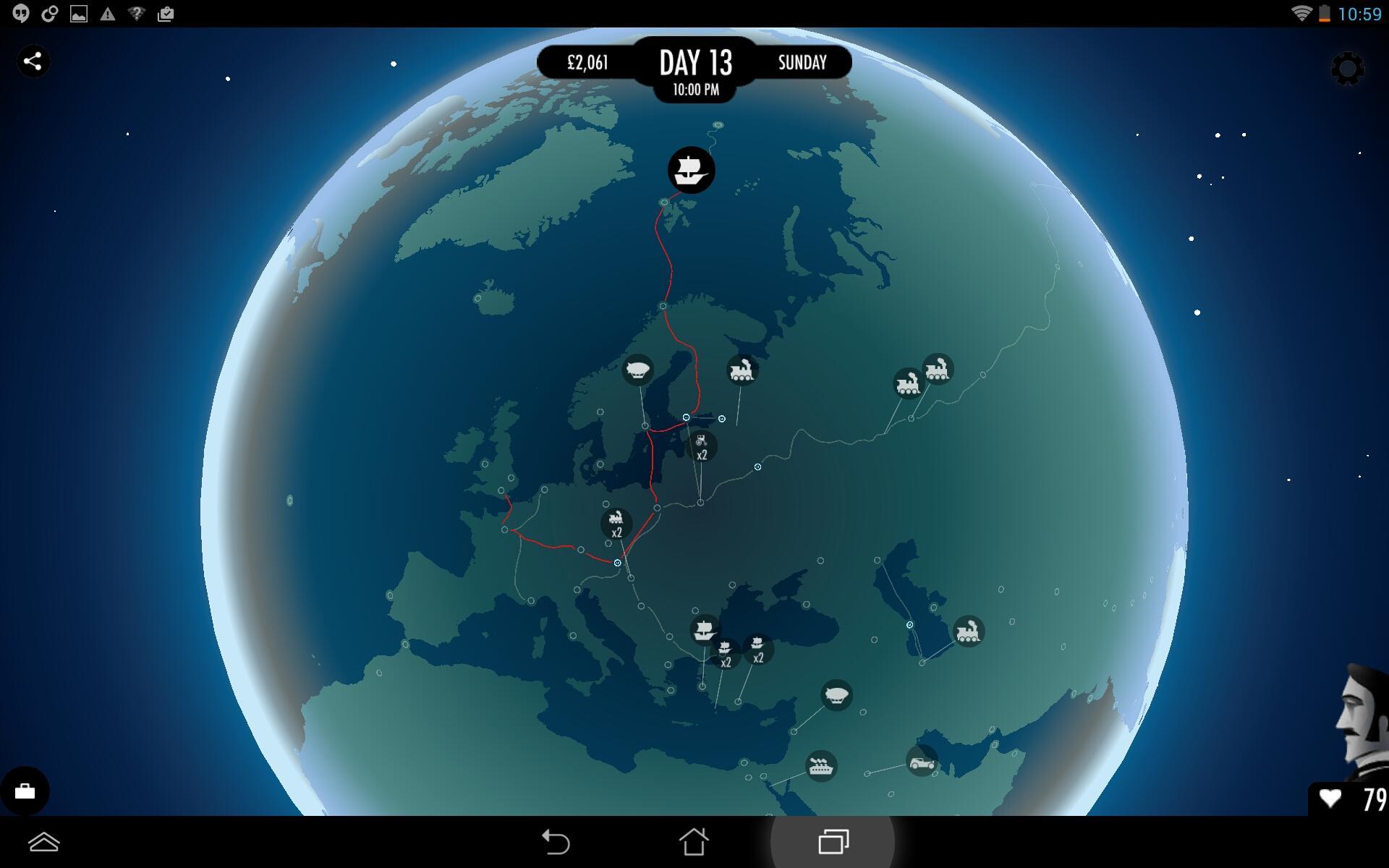Open the zeppelin route over the Baltic
Image resolution: width=1389 pixels, height=868 pixels.
pos(639,371)
